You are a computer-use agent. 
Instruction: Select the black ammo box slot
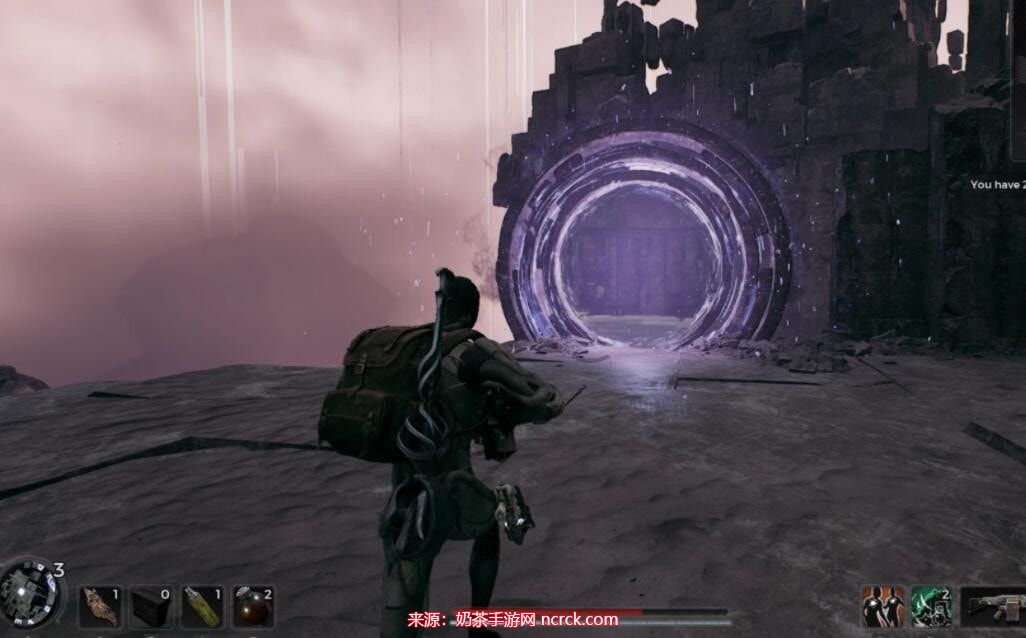150,606
